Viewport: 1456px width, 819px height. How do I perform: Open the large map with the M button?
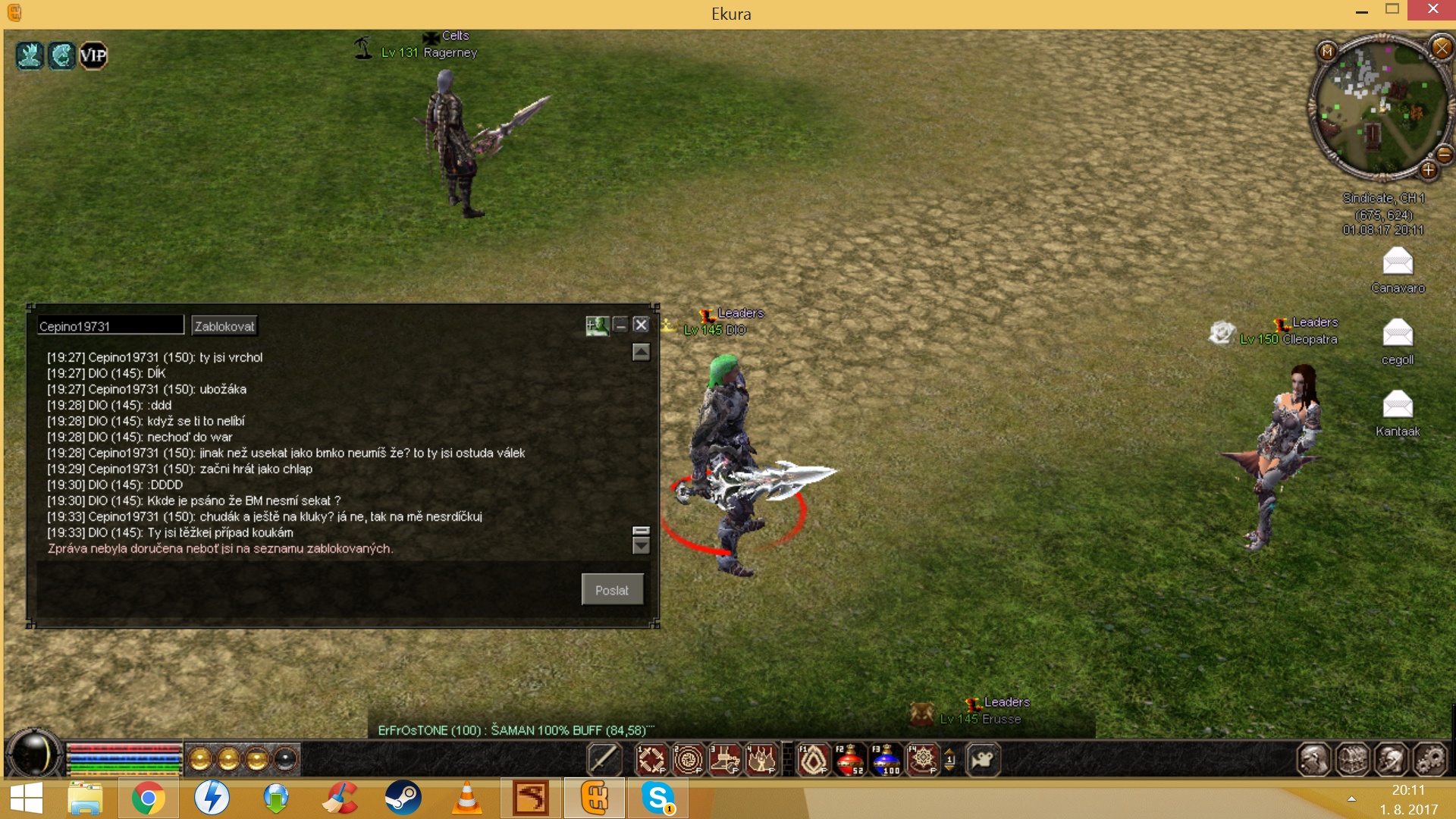point(1327,51)
